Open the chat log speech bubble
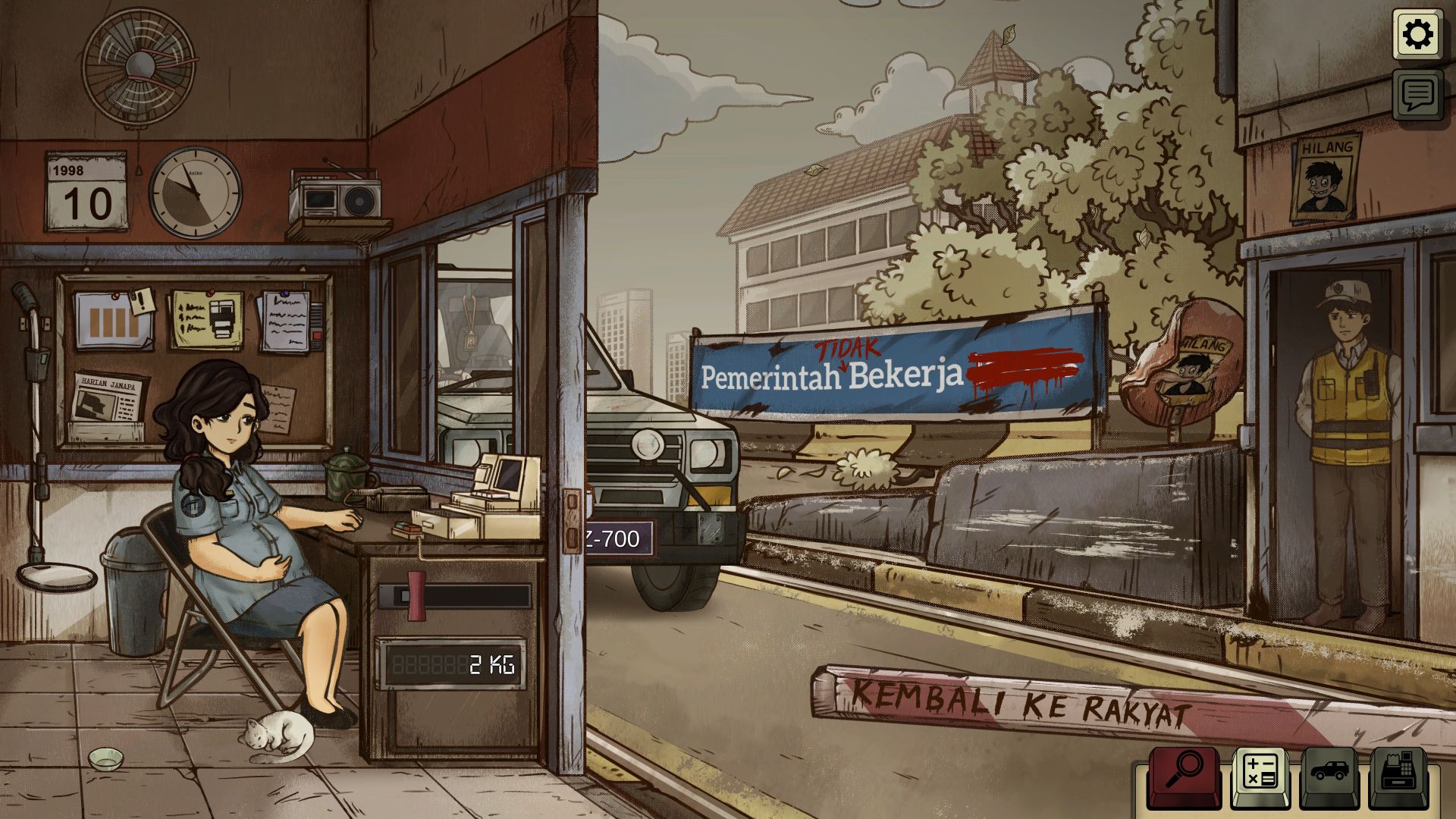1456x819 pixels. (1417, 95)
